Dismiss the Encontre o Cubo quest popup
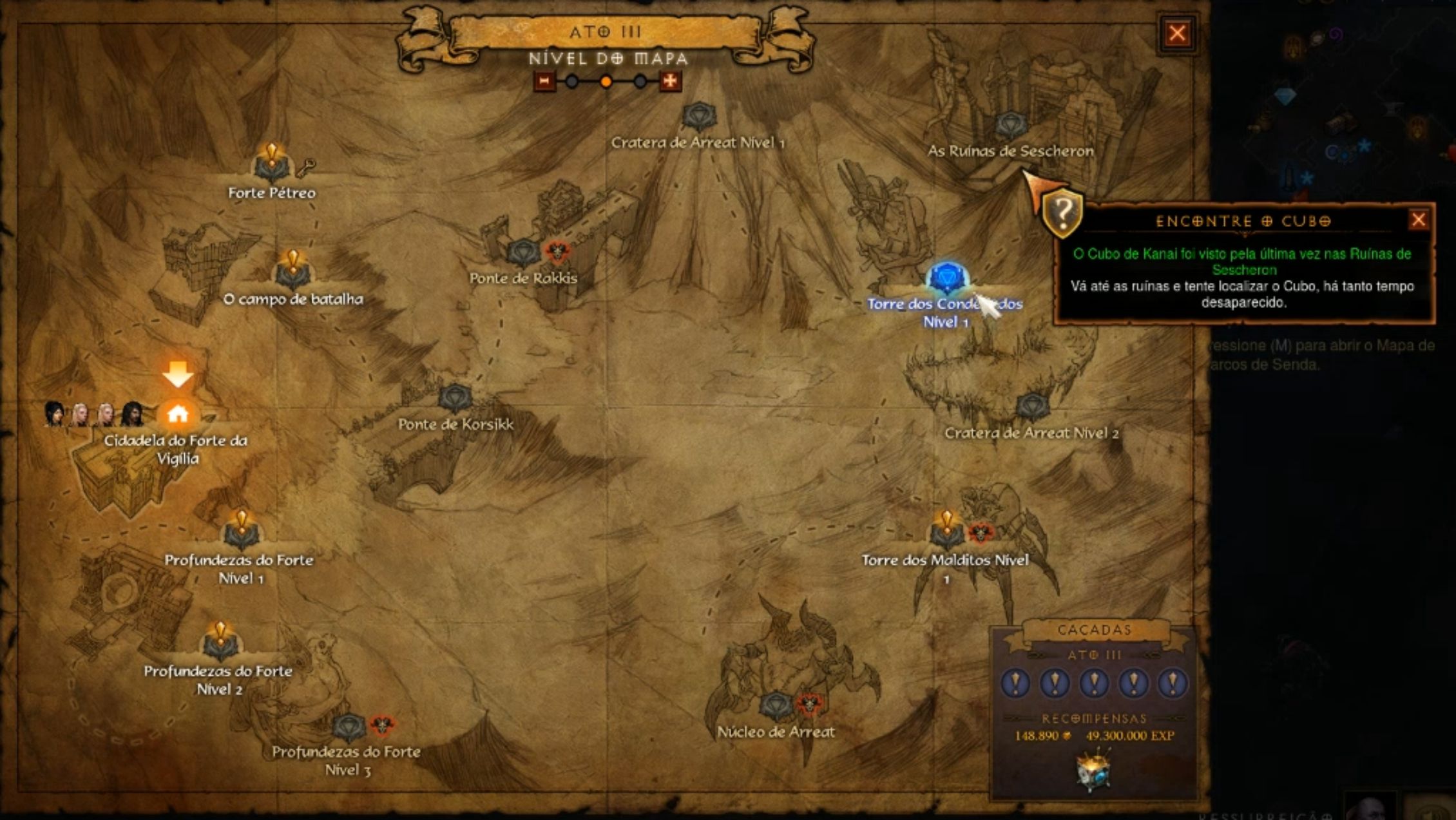 coord(1418,220)
